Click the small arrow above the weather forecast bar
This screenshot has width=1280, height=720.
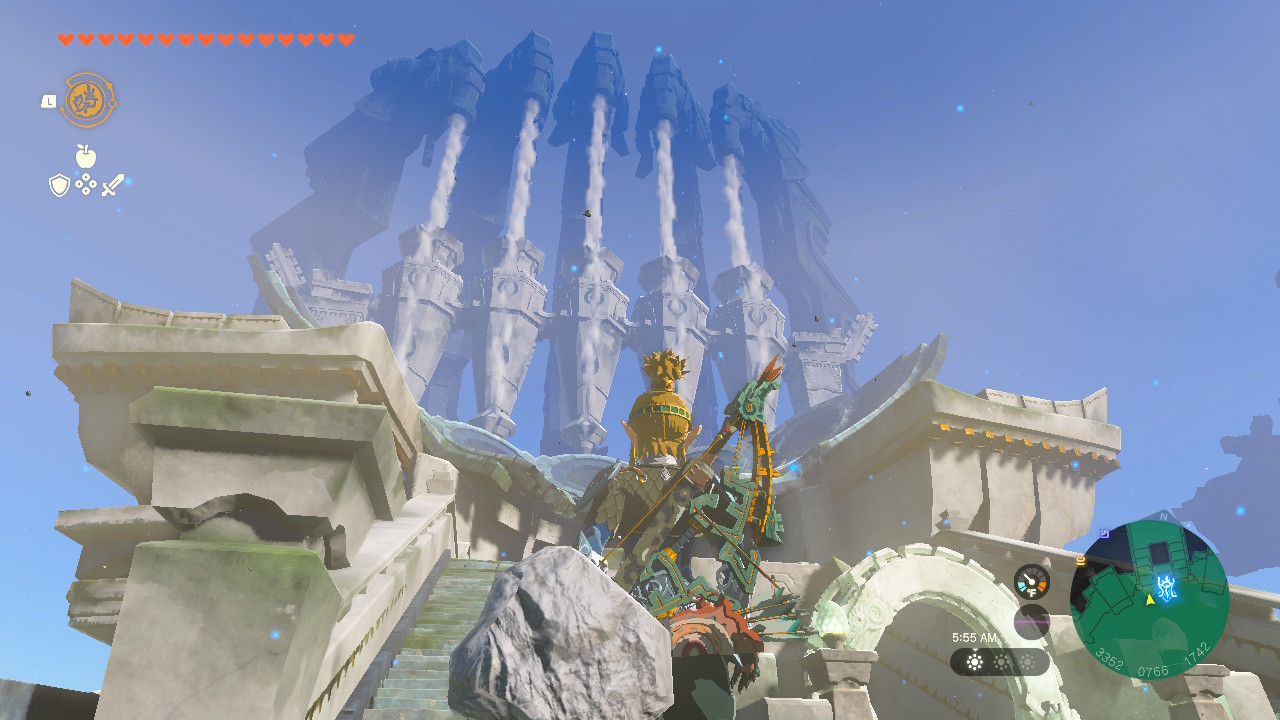[x=975, y=650]
